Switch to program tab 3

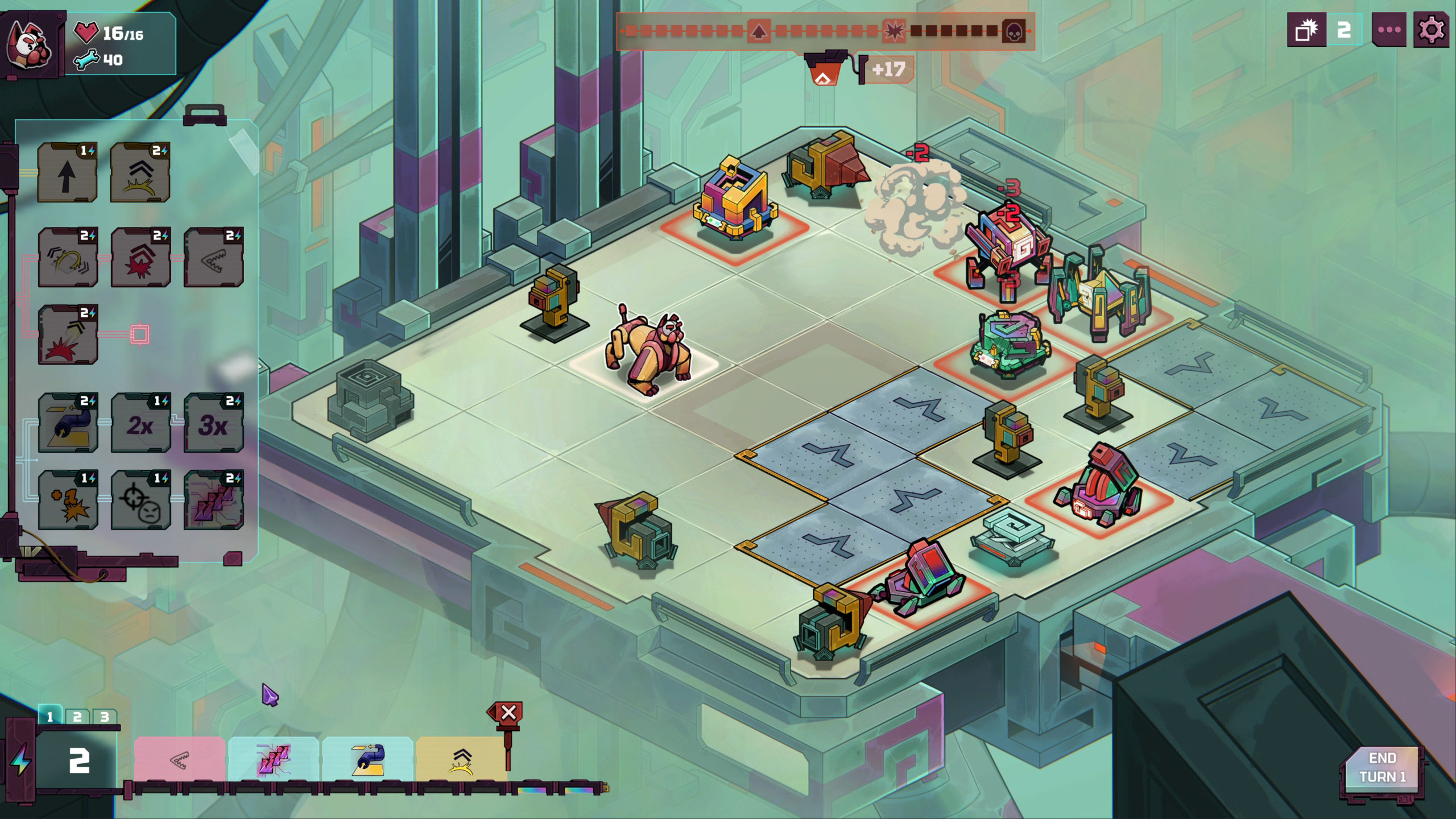click(x=105, y=717)
